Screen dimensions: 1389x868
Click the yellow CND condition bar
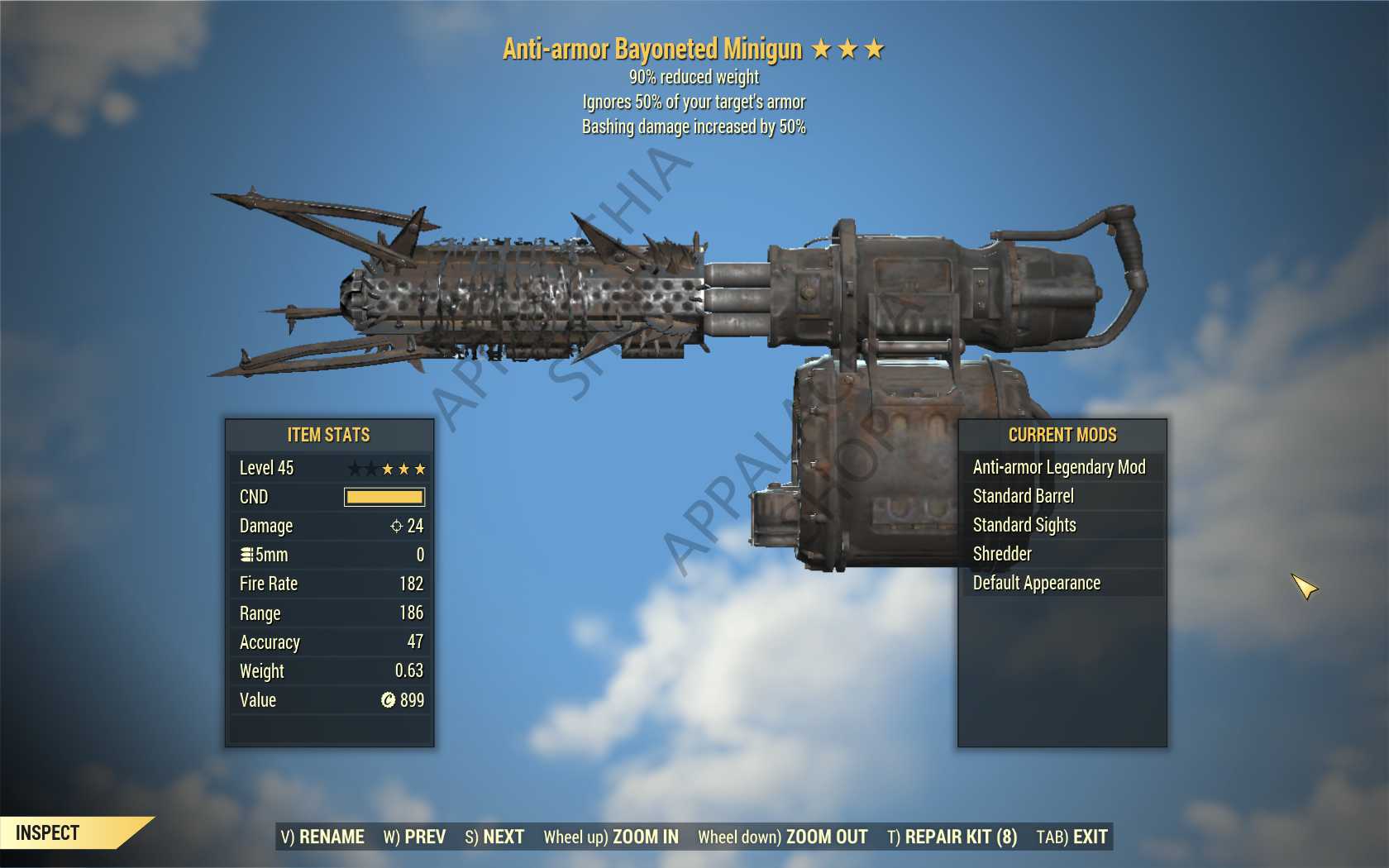coord(385,497)
